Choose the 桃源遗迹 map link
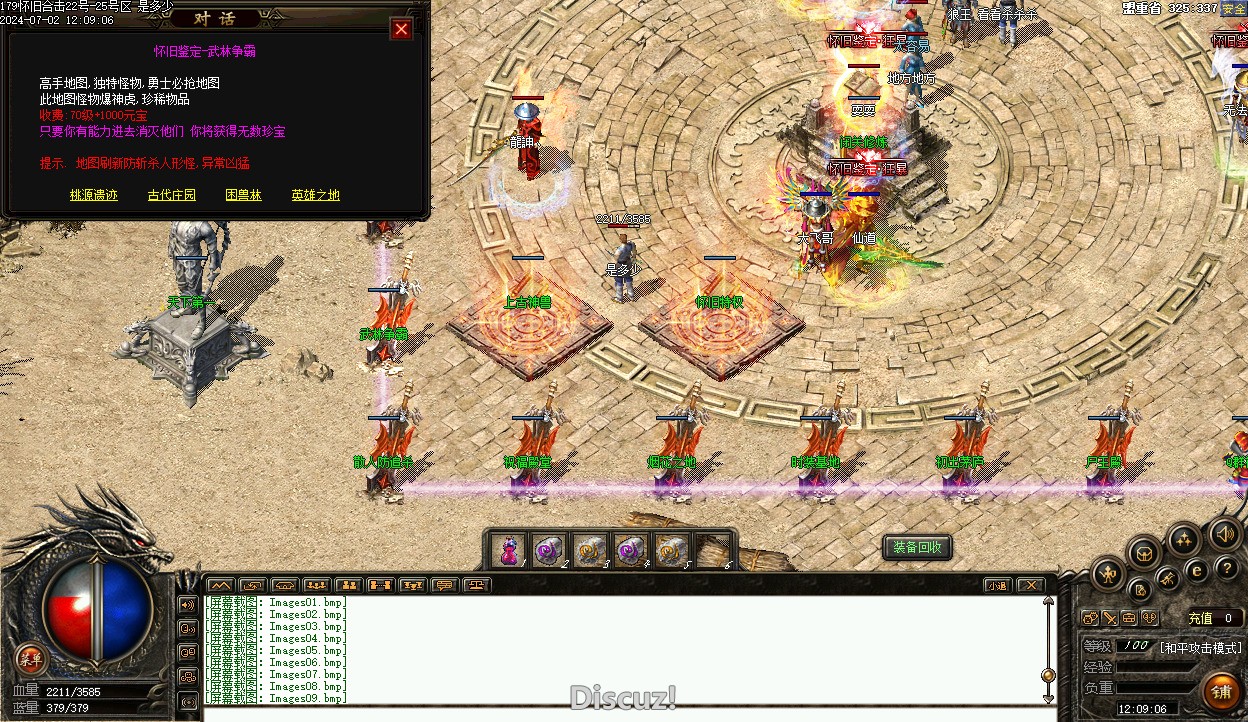The image size is (1248, 722). [x=94, y=195]
